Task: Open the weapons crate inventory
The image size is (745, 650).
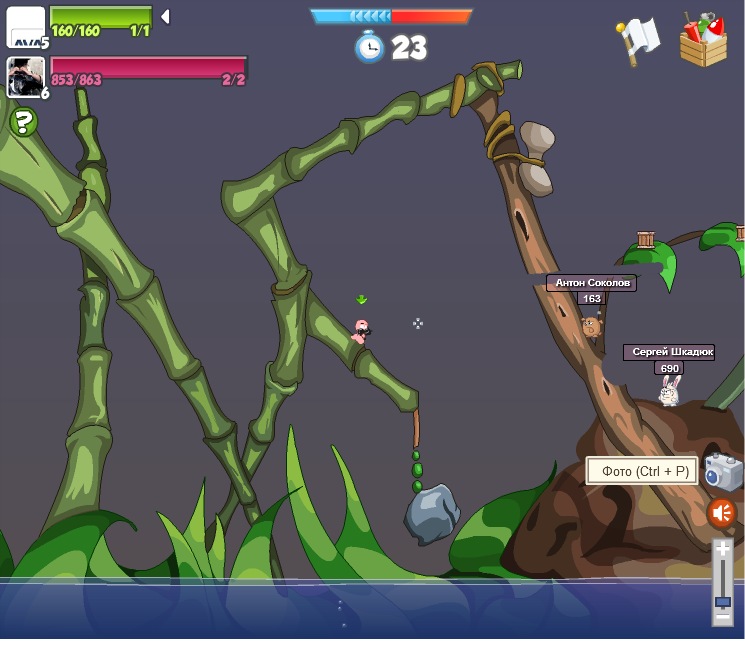Action: (703, 41)
